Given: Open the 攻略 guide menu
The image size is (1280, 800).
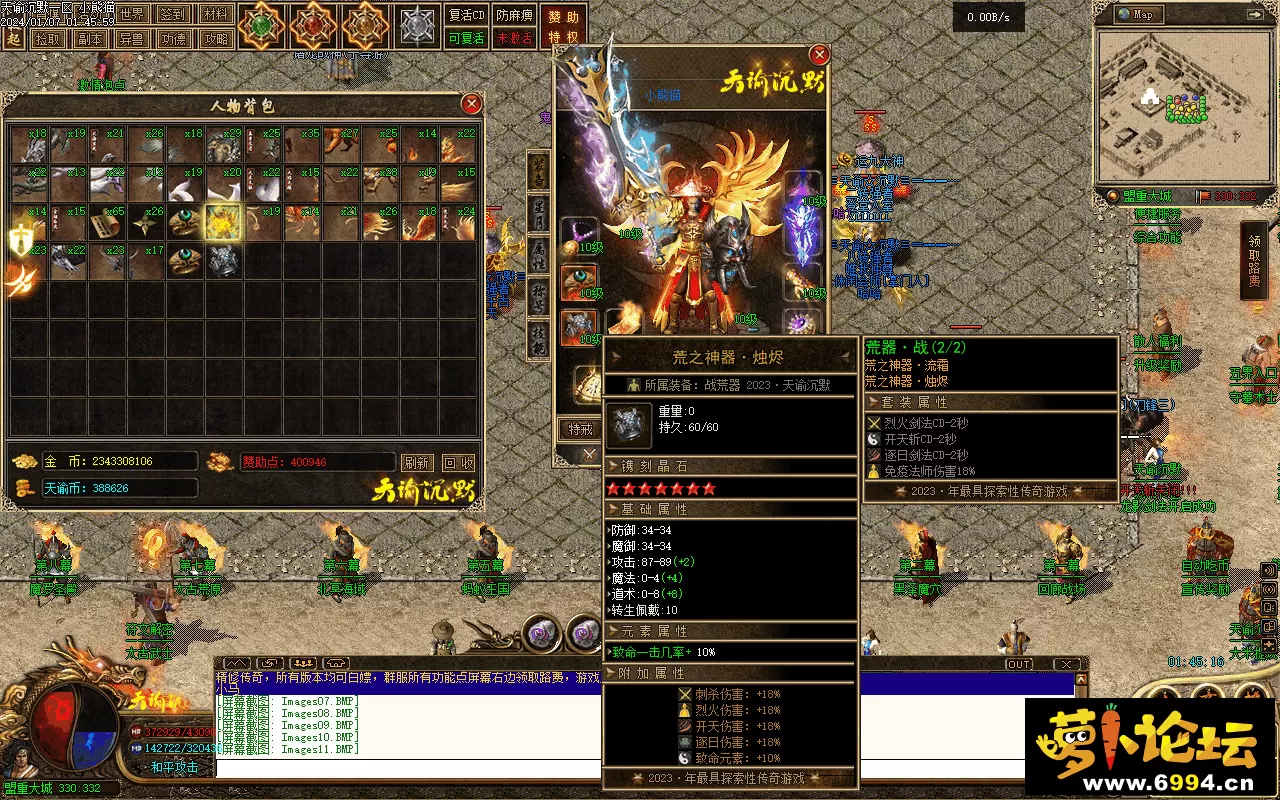Looking at the screenshot, I should pos(214,39).
